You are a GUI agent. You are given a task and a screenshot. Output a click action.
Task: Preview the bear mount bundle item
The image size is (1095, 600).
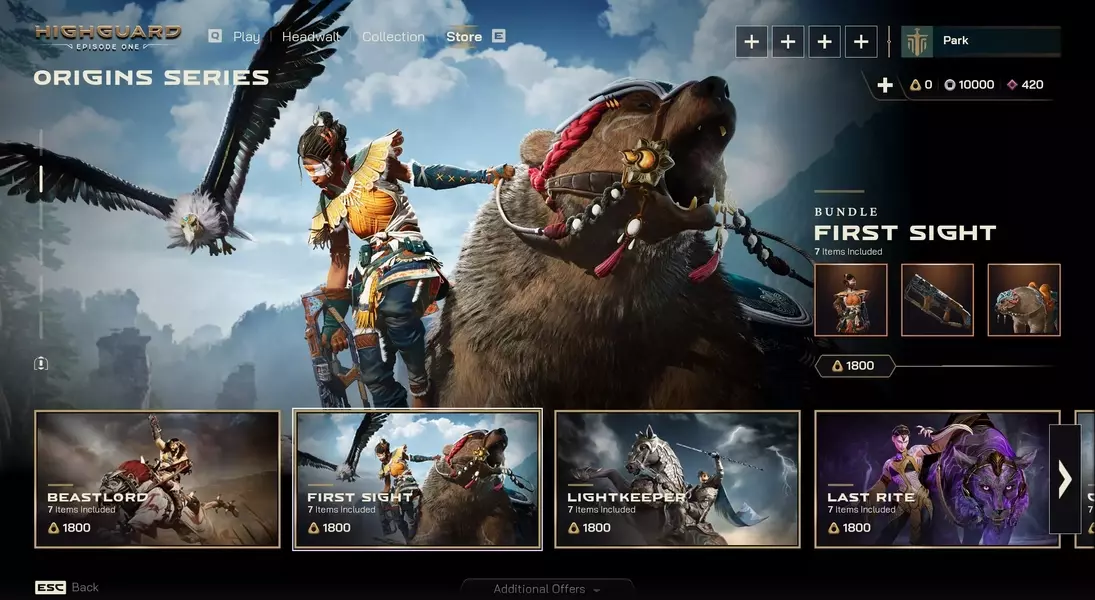[x=1024, y=300]
